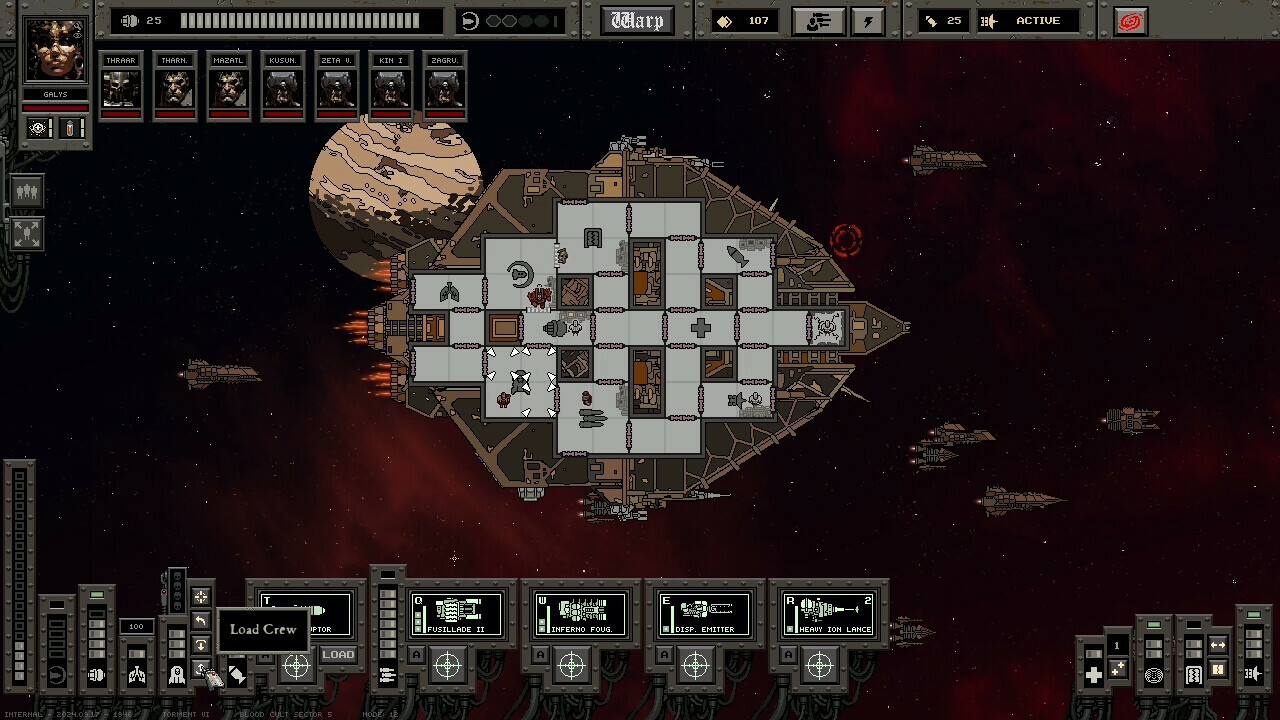Select crew member Mazatl's portrait
This screenshot has height=720, width=1280.
229,87
